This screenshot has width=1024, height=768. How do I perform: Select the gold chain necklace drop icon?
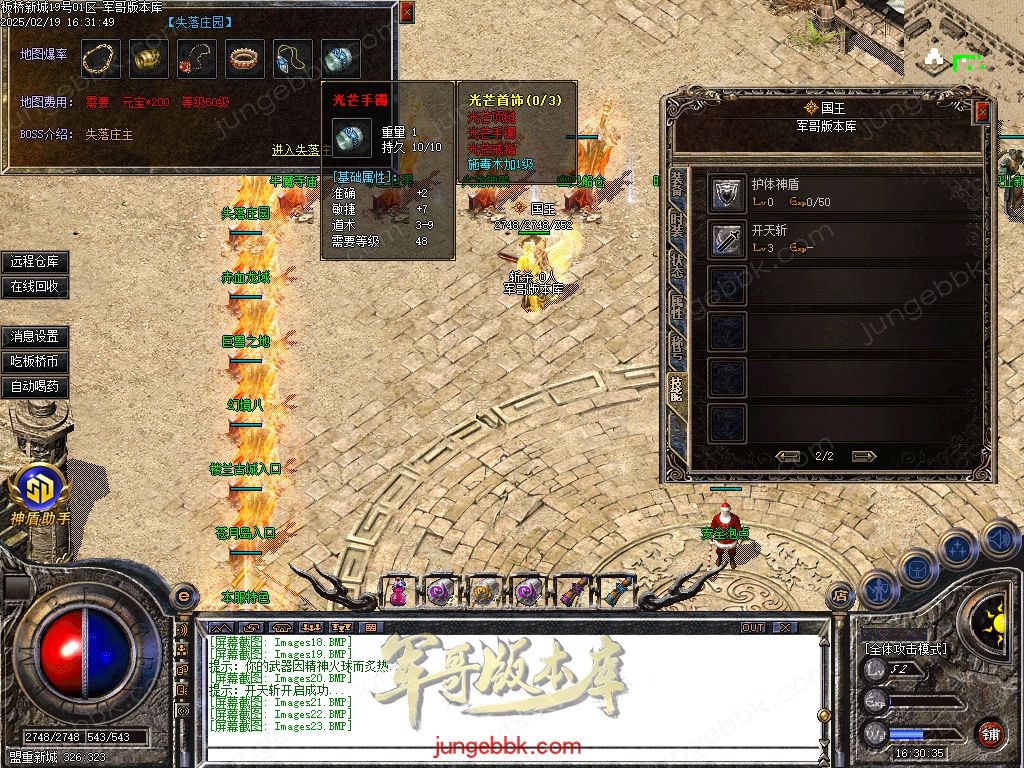[x=100, y=59]
